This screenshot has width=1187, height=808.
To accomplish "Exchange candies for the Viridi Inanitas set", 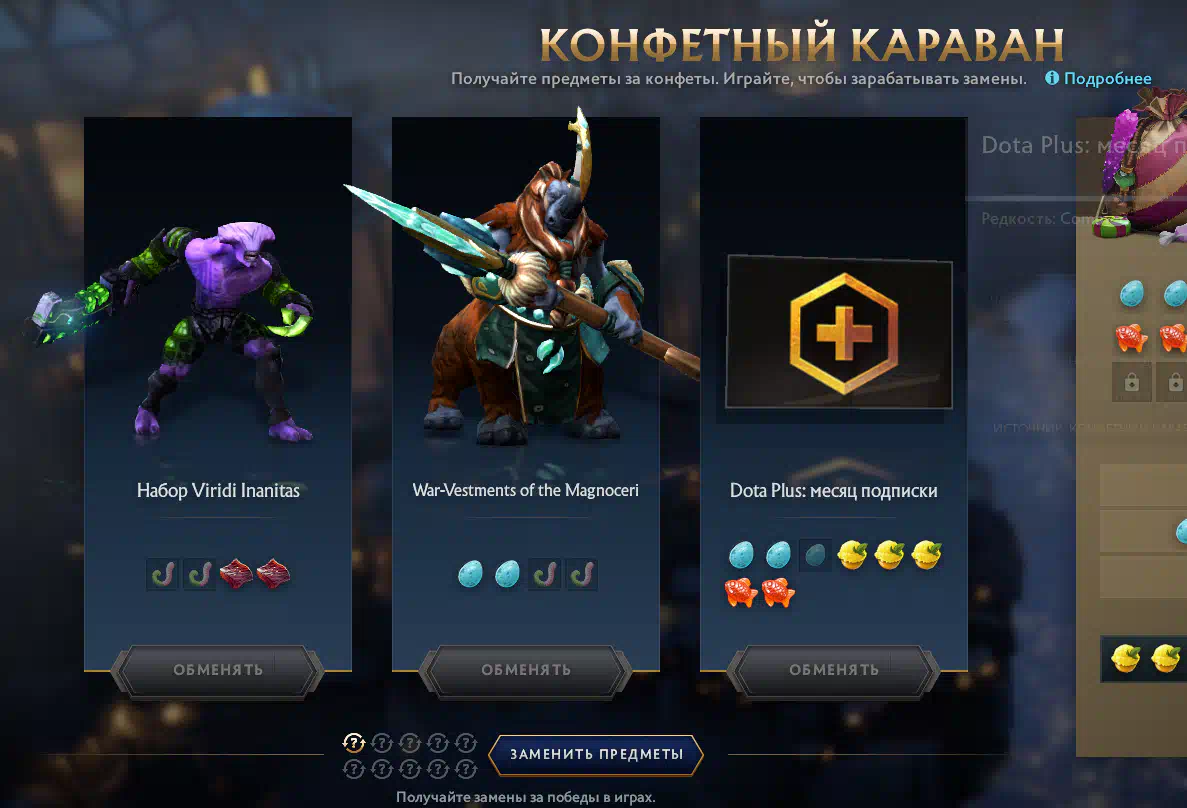I will 217,670.
